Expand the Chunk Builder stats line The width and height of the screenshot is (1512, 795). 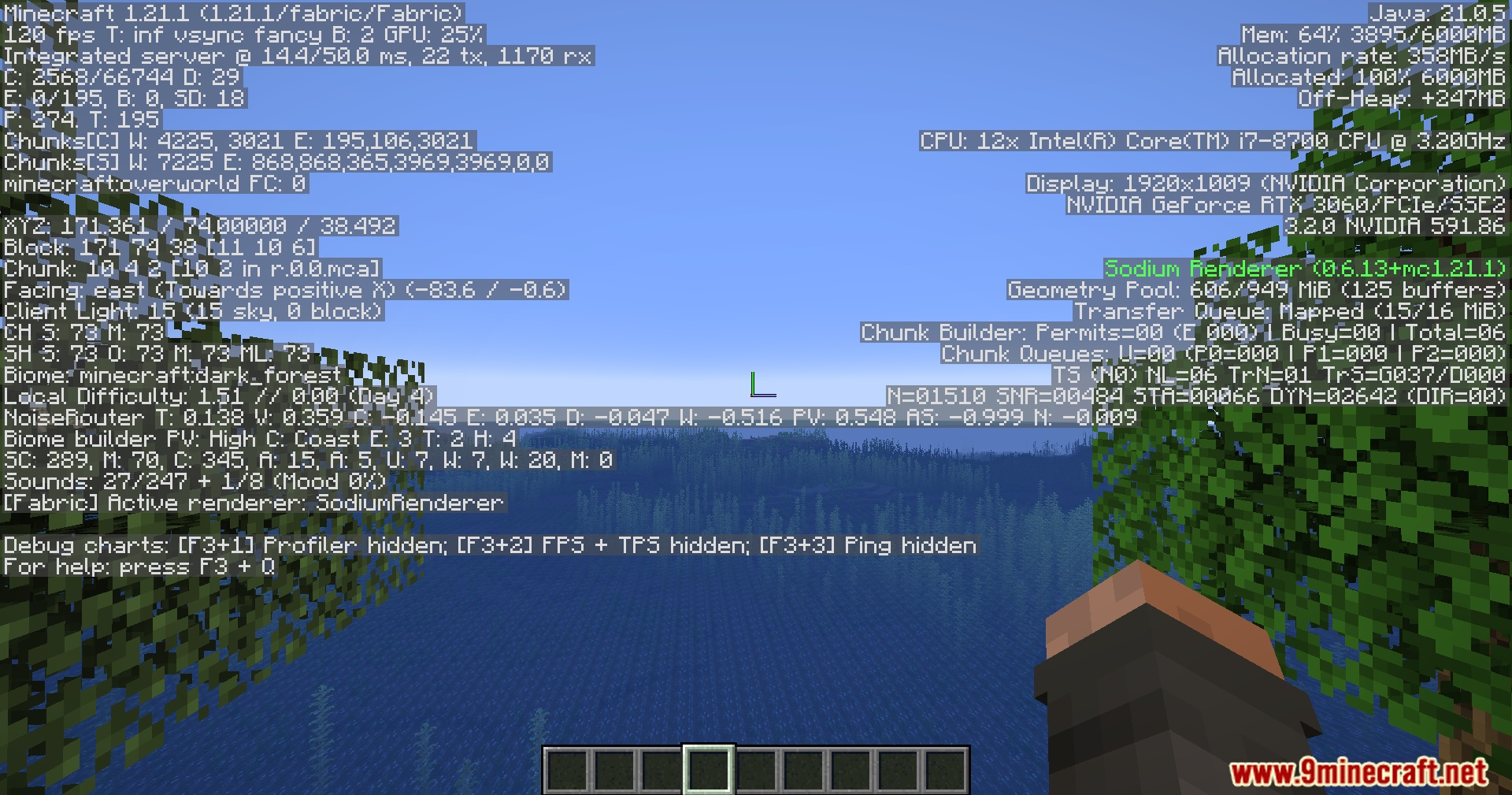tap(1181, 332)
